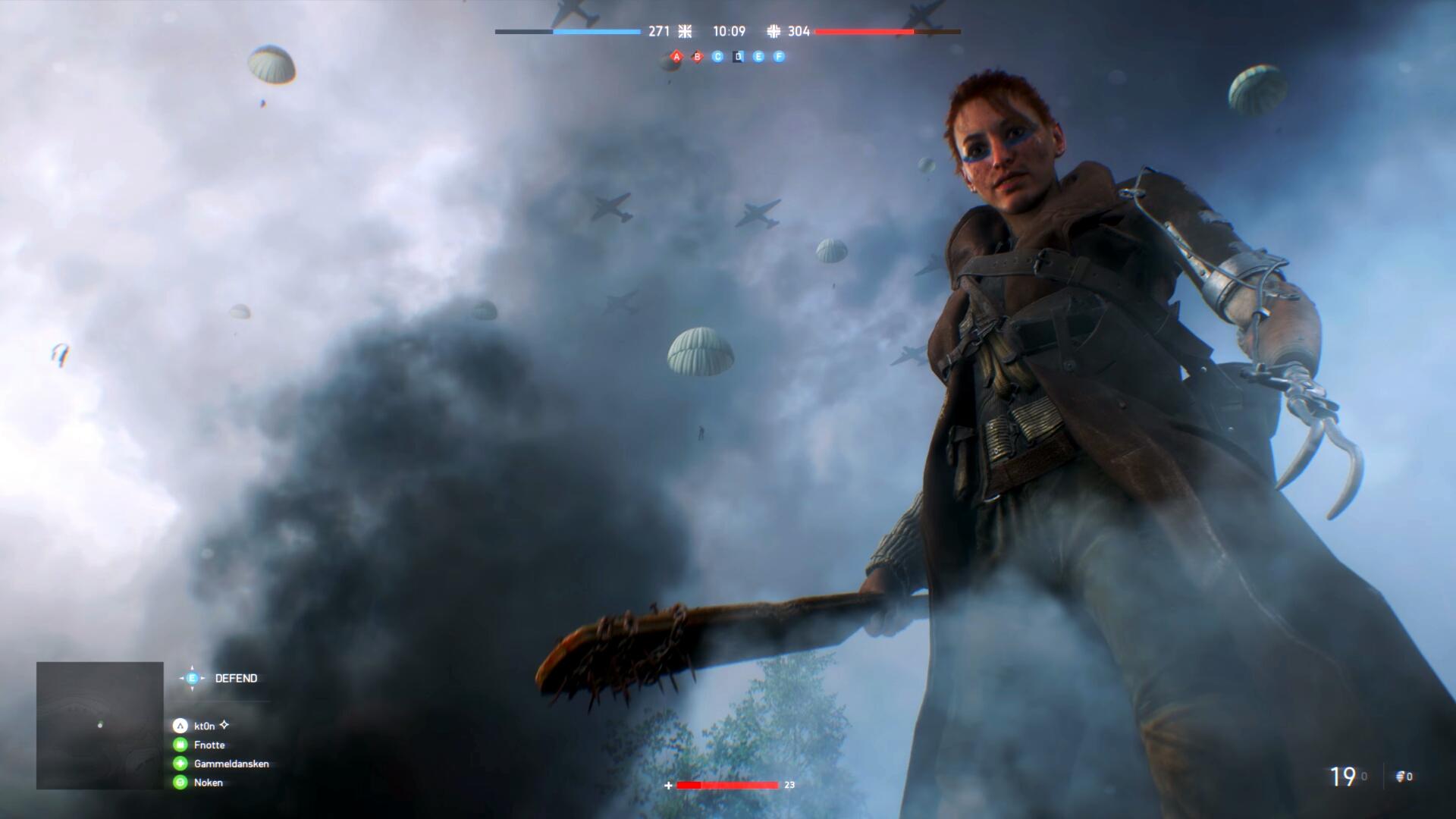
Task: Select squad member kt0n
Action: [204, 726]
